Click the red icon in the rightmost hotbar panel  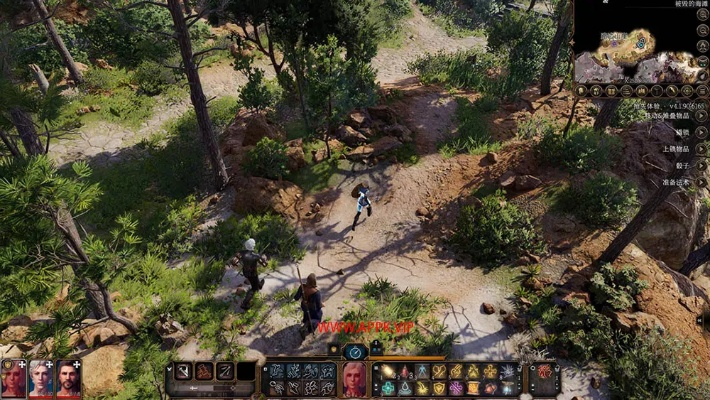(x=544, y=371)
